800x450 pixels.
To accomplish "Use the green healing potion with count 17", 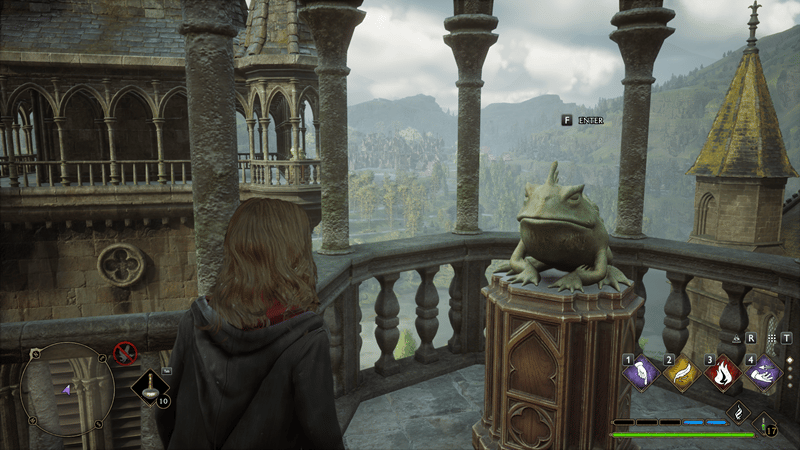I will tap(765, 424).
